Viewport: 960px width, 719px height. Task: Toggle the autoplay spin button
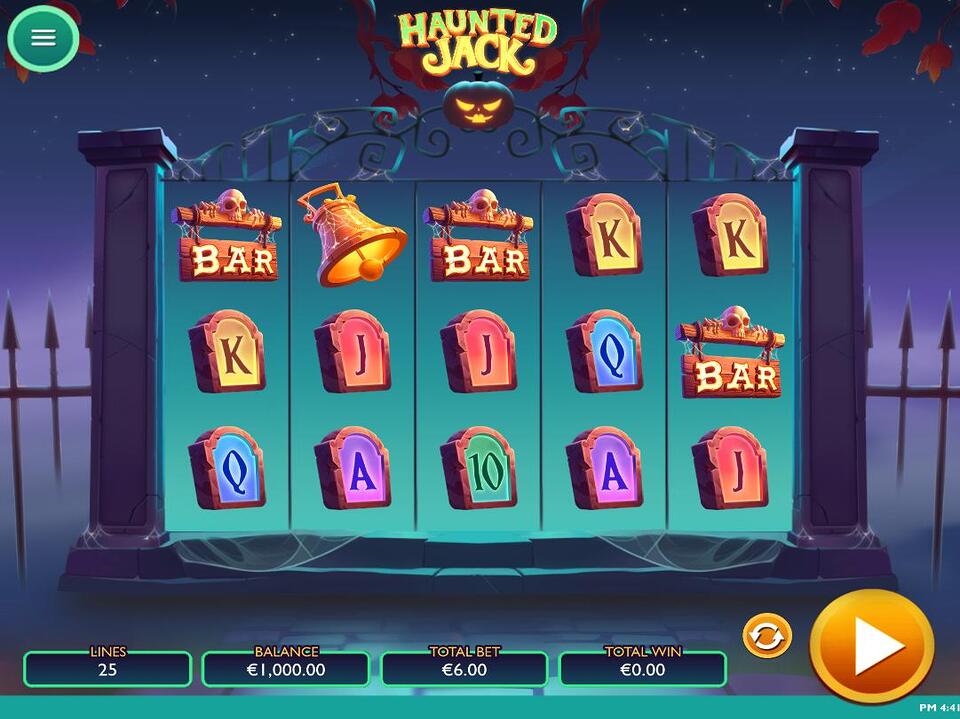click(x=767, y=636)
